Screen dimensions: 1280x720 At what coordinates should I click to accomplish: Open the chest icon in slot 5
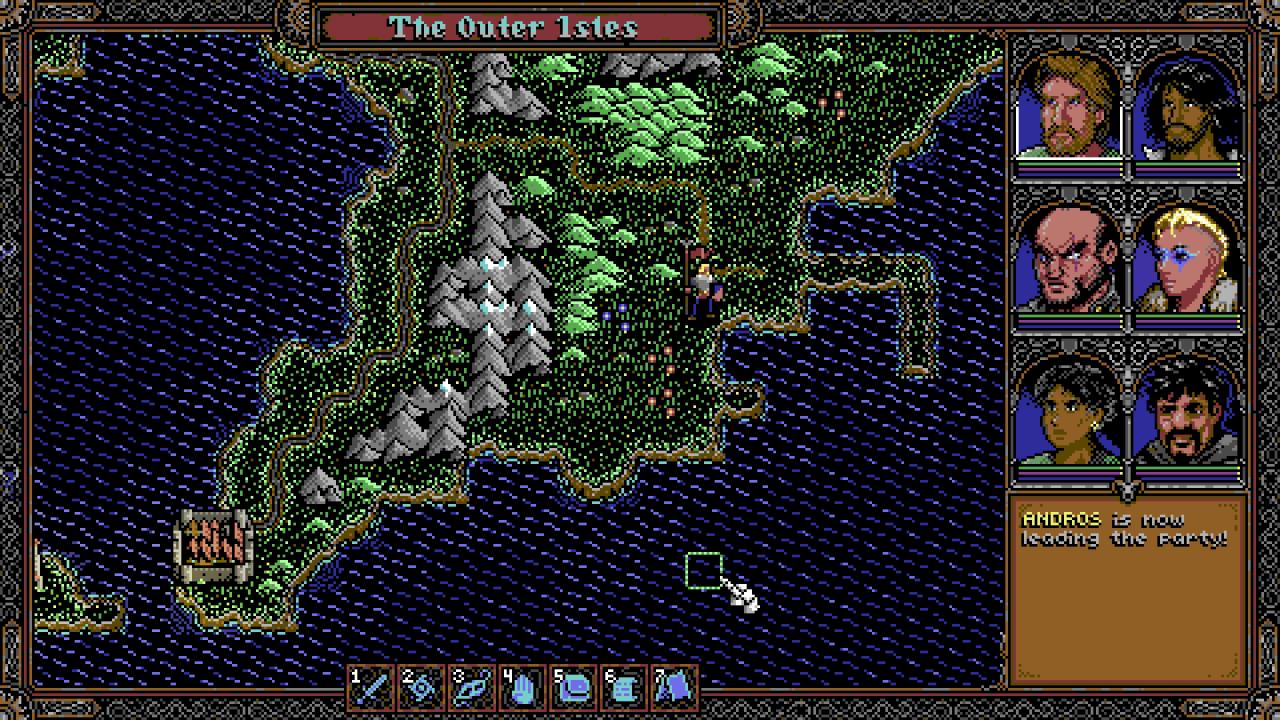click(574, 687)
